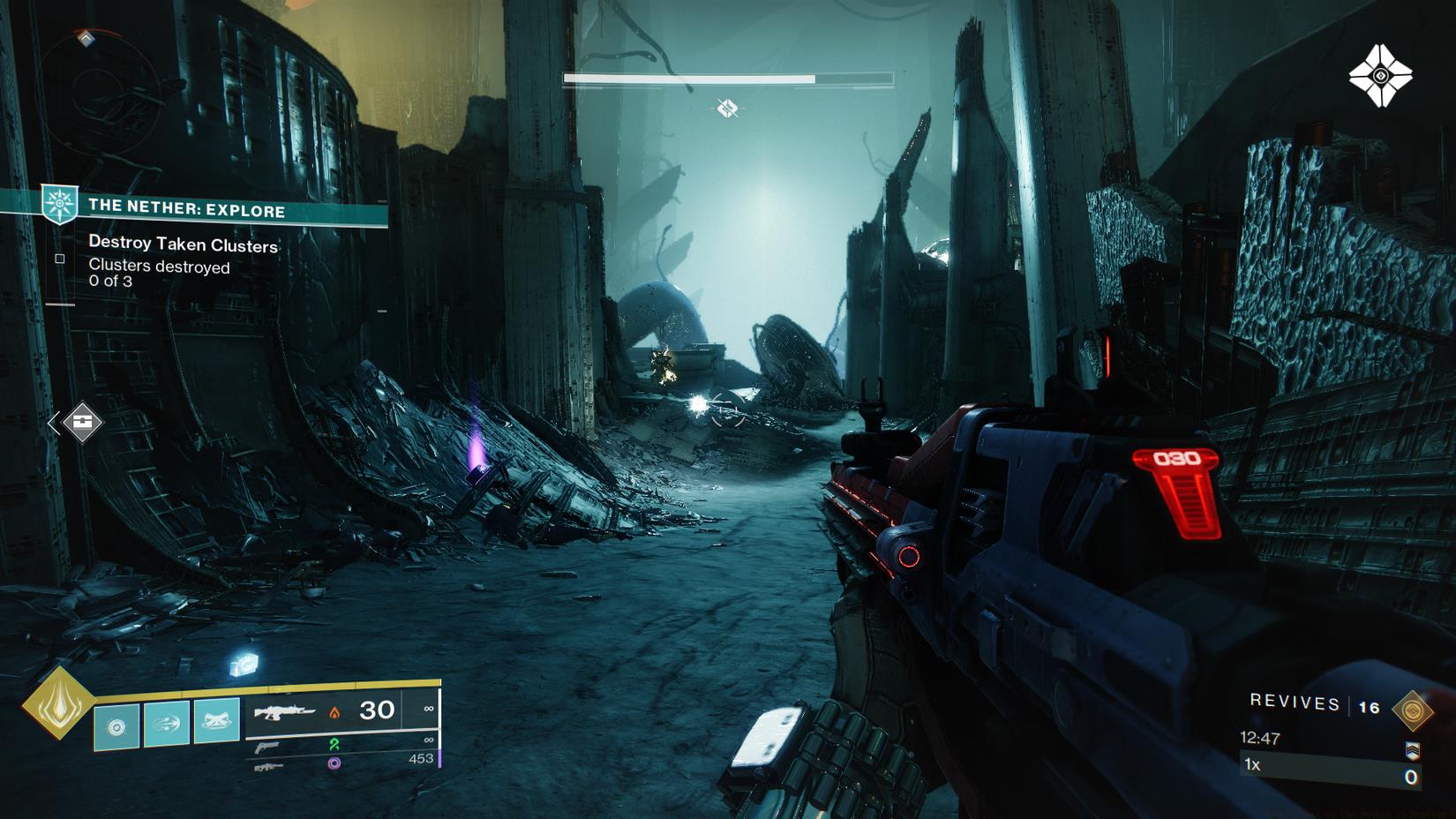Select the melee ability icon
1456x819 pixels.
165,724
